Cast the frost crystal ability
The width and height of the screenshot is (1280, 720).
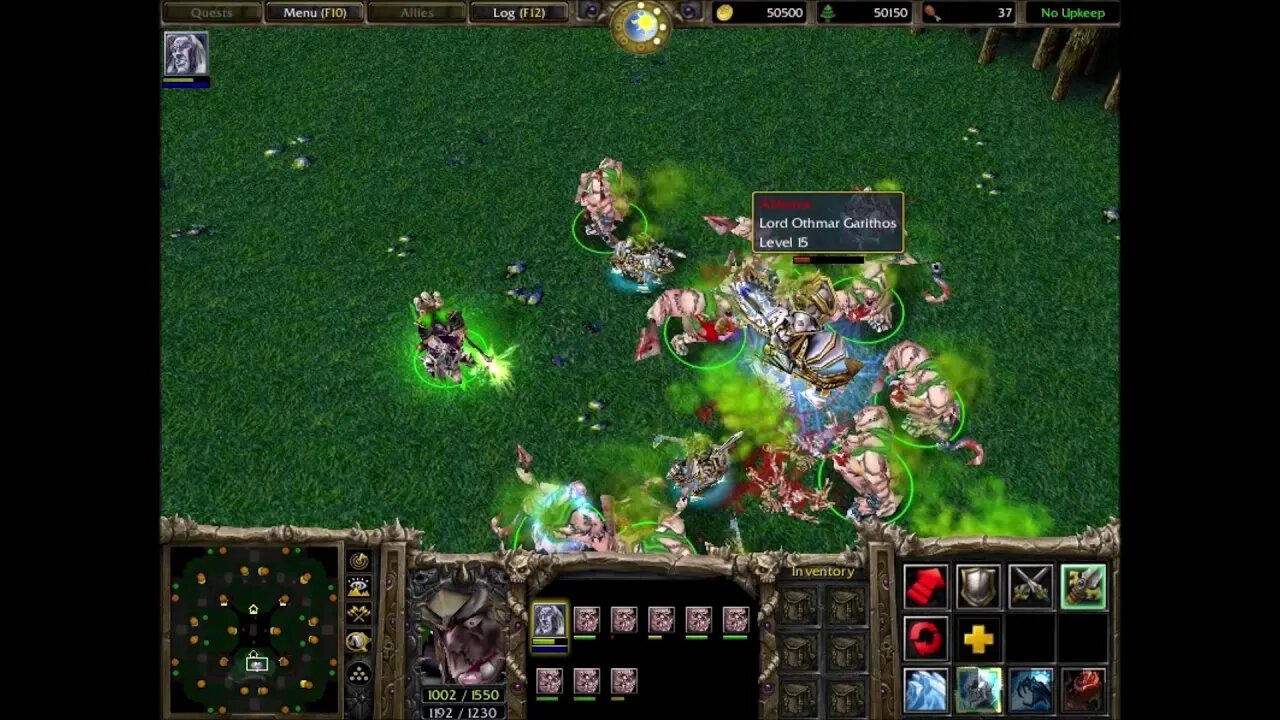924,689
